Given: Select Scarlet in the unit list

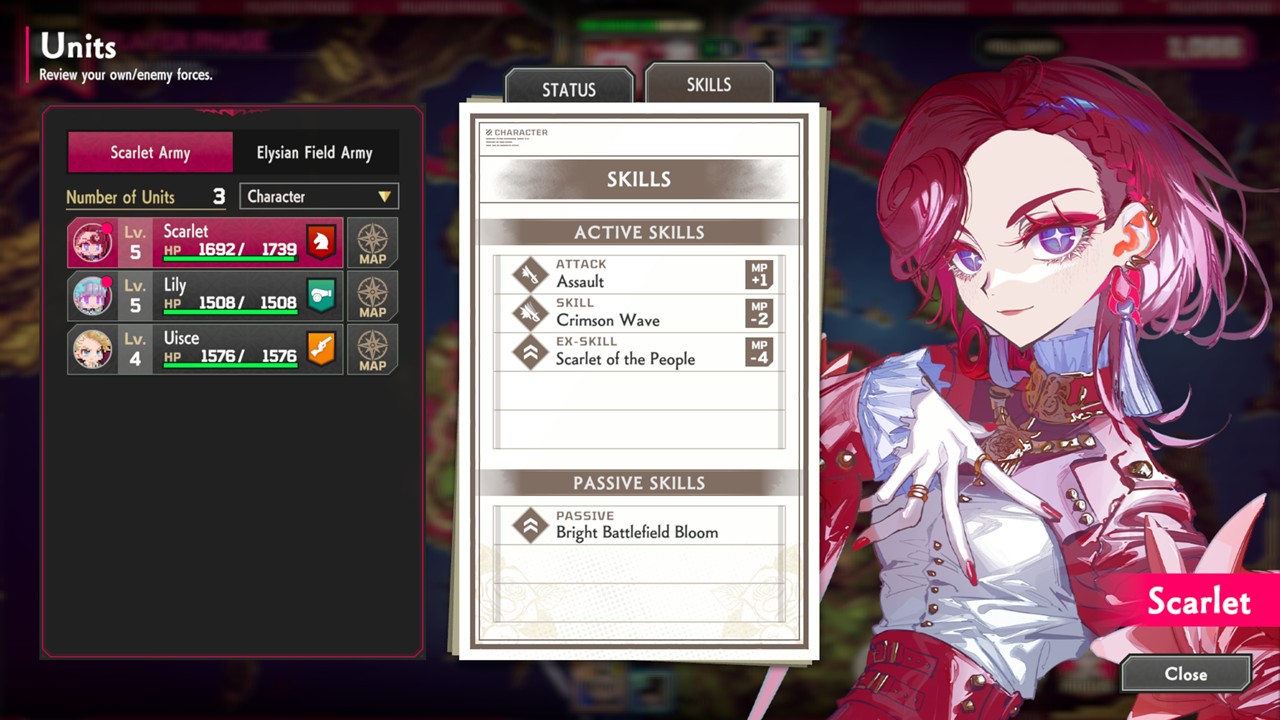Looking at the screenshot, I should coord(205,243).
